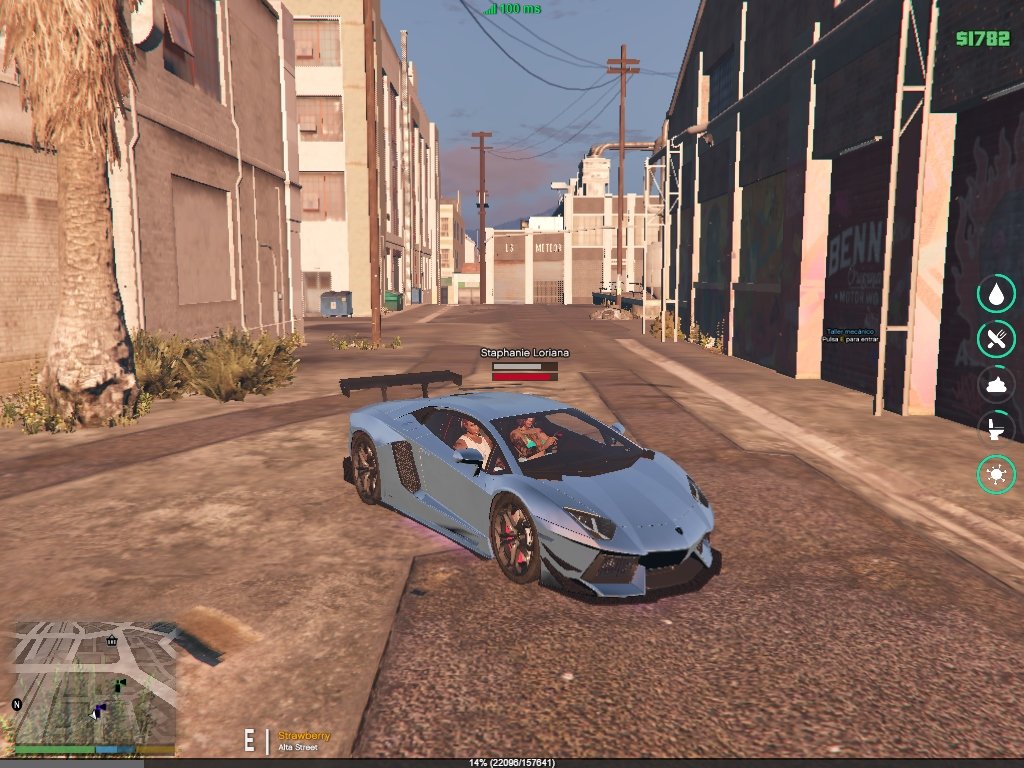Click the shopping basket store marker on minimap
The width and height of the screenshot is (1024, 768).
[x=111, y=640]
